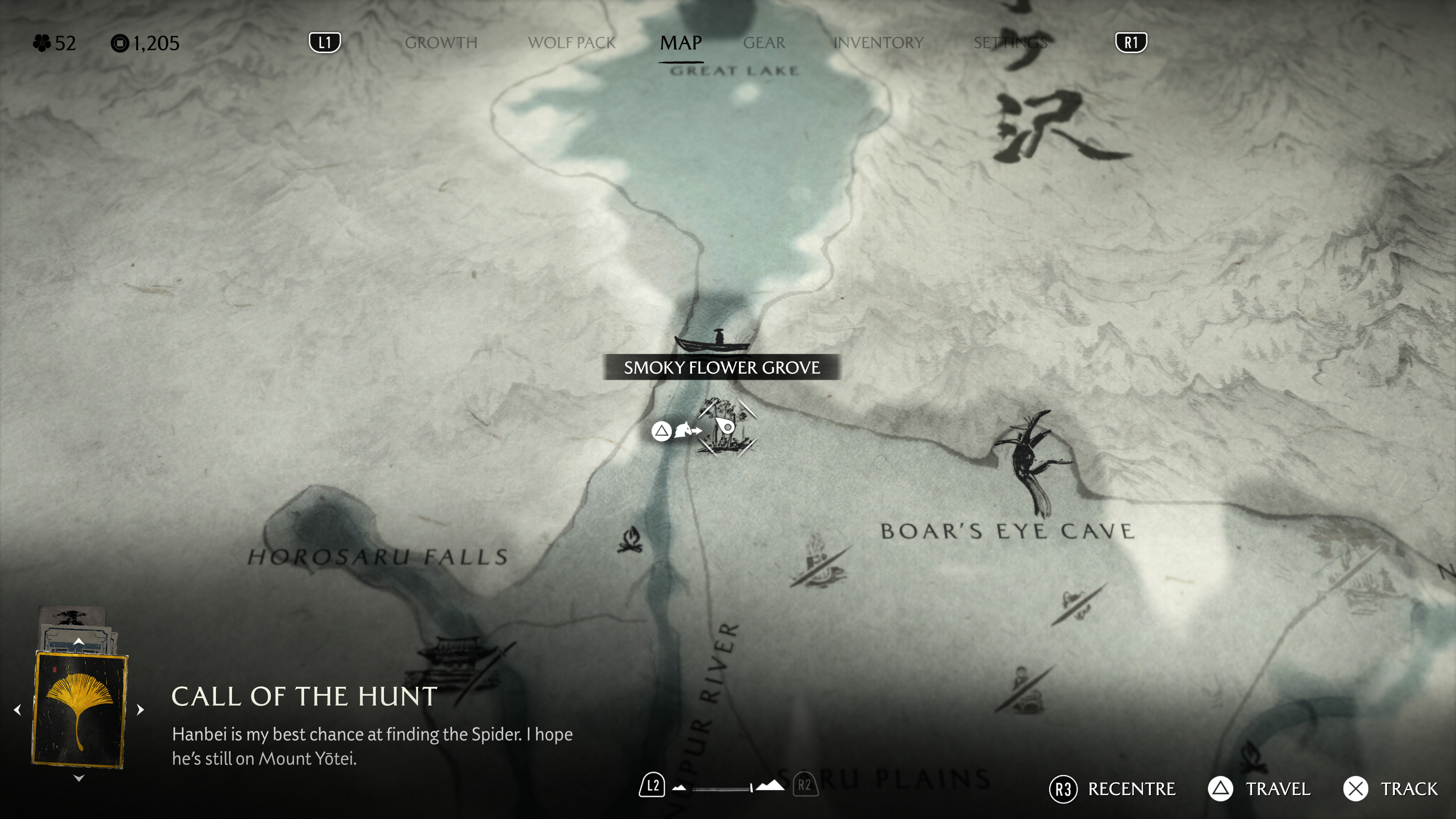Viewport: 1456px width, 819px height.
Task: Switch to the Growth tab
Action: (x=441, y=43)
